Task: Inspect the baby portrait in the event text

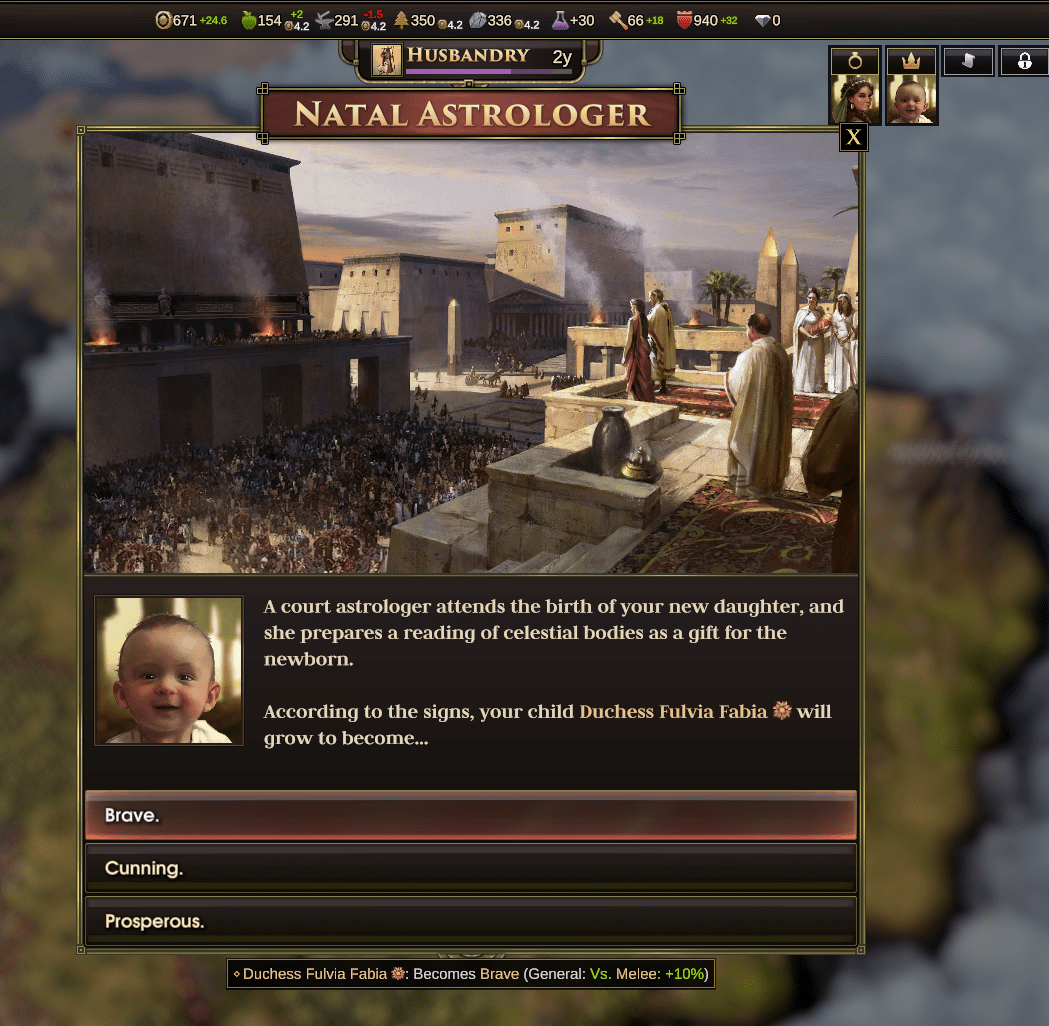Action: [169, 670]
